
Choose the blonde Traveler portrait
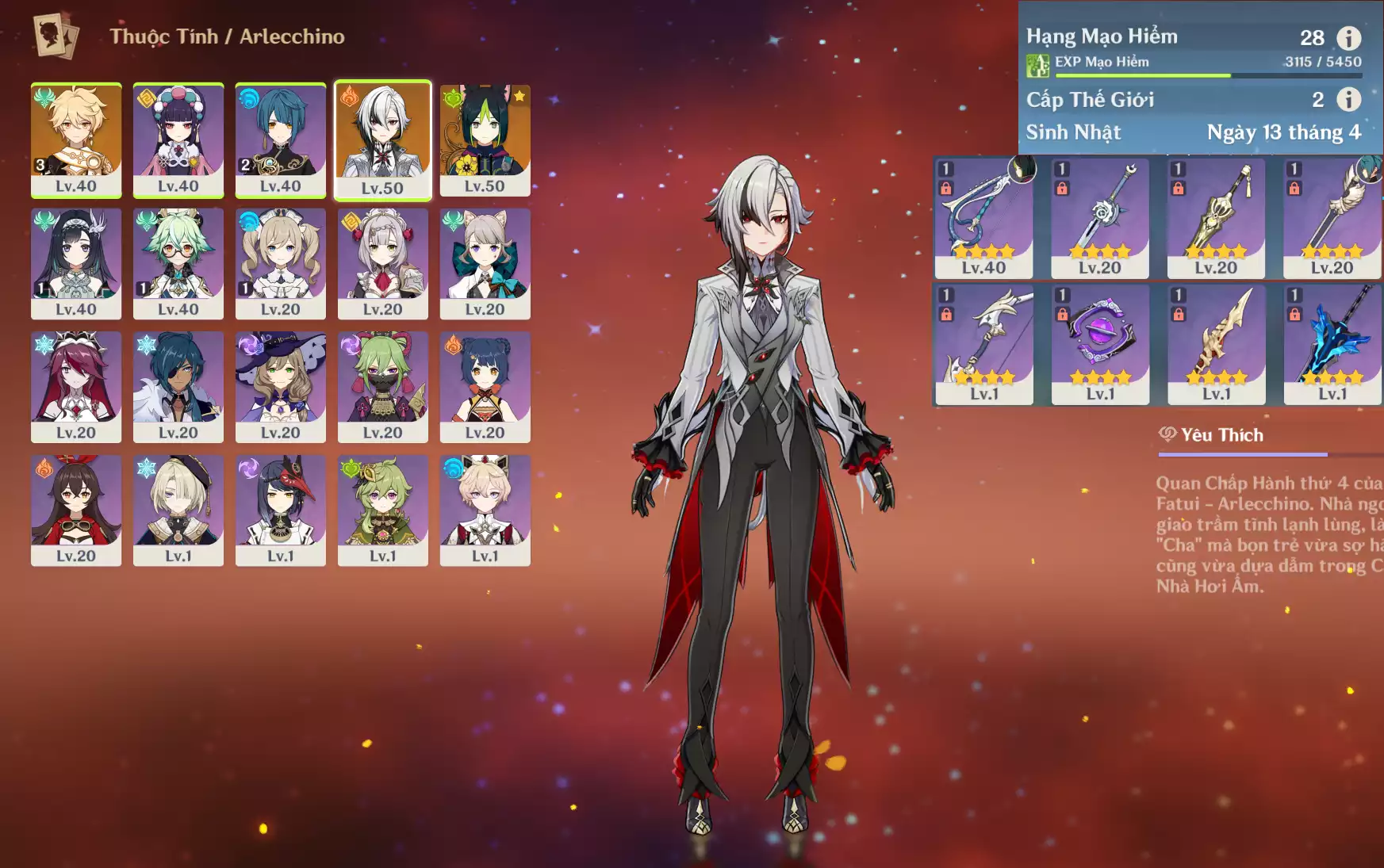(76, 140)
